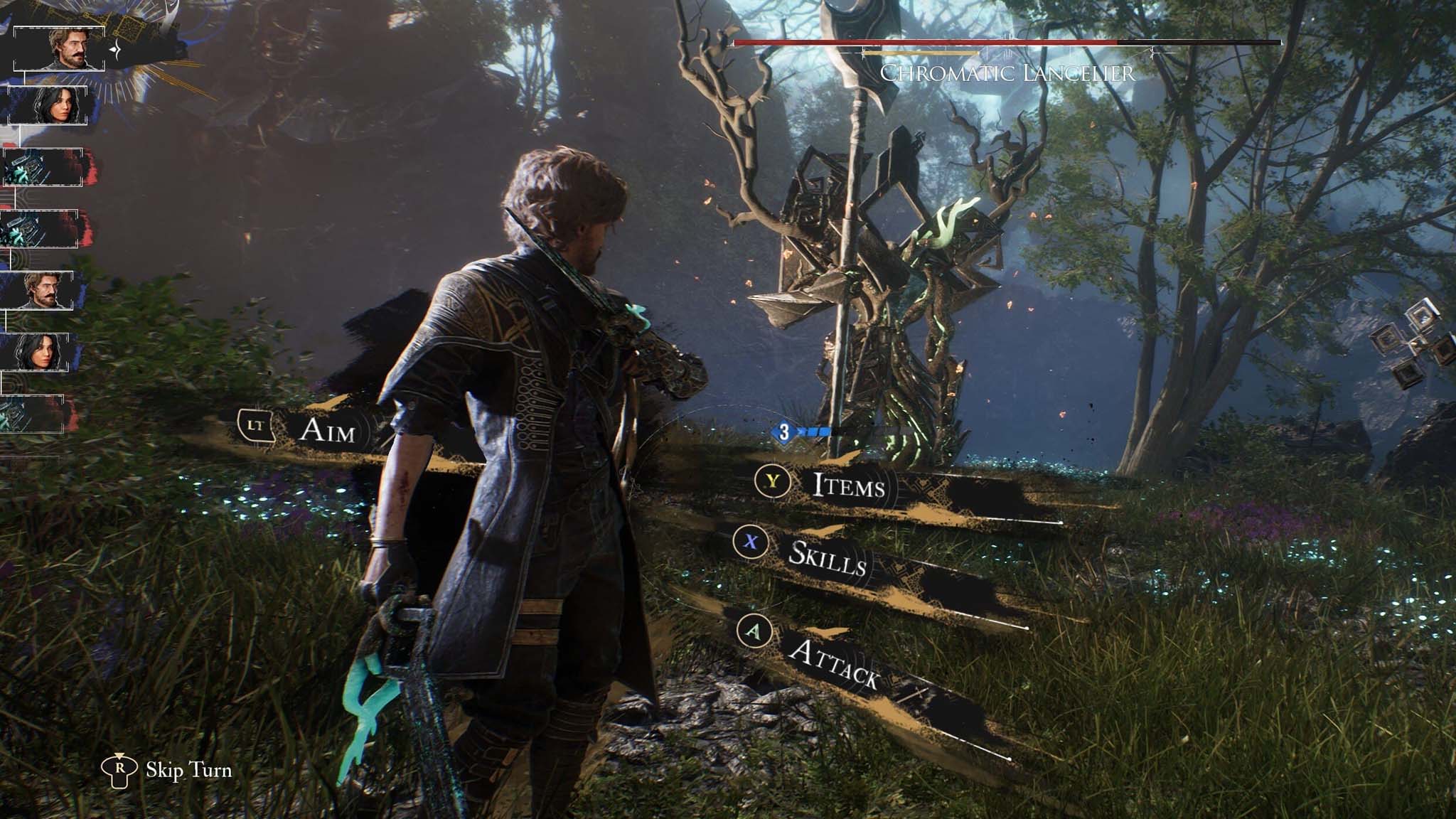Open the Skills menu
The width and height of the screenshot is (1456, 819).
827,558
